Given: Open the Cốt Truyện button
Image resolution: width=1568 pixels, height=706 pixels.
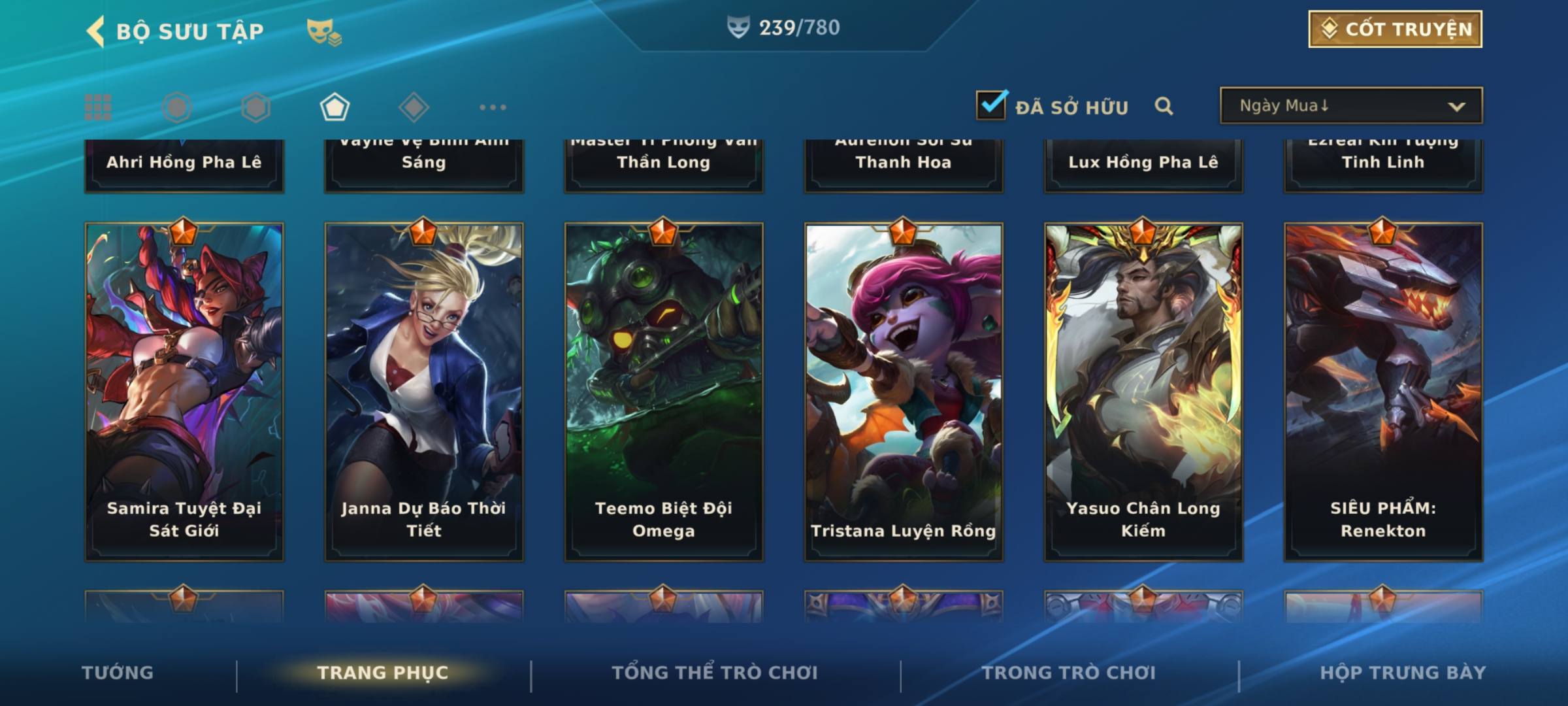Looking at the screenshot, I should 1395,29.
